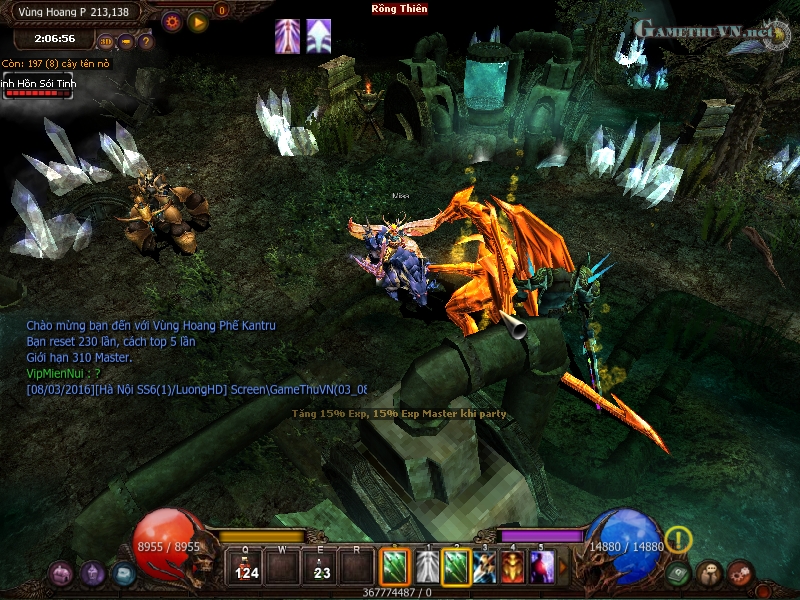Click the orange play arrow button
800x600 pixels.
[198, 21]
